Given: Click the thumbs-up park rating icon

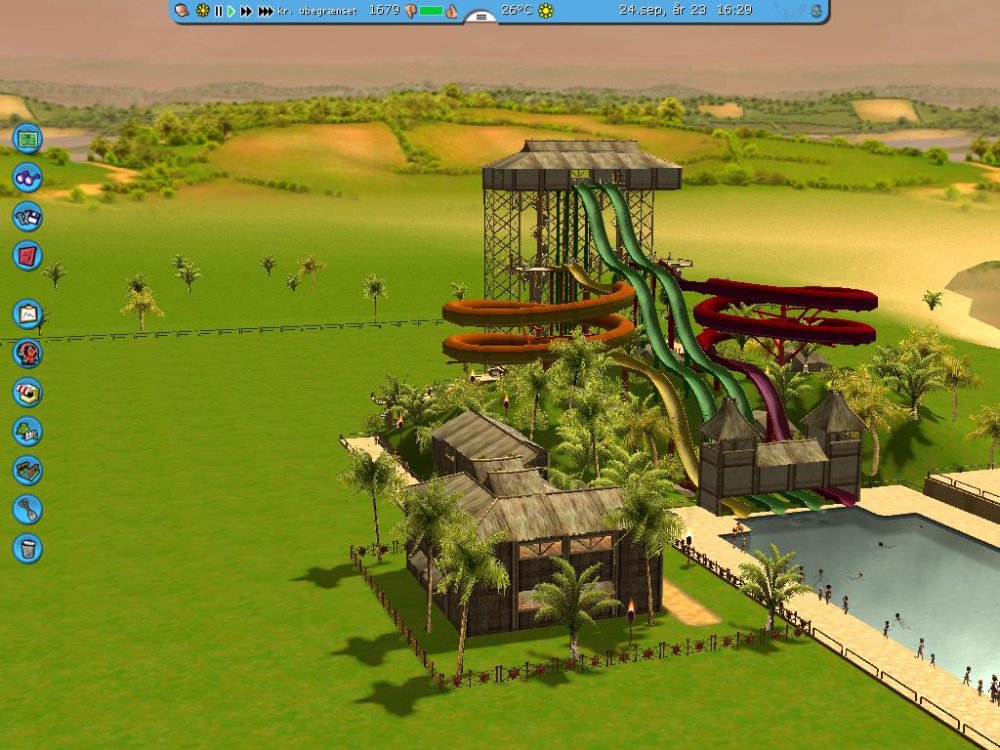Looking at the screenshot, I should [x=451, y=11].
